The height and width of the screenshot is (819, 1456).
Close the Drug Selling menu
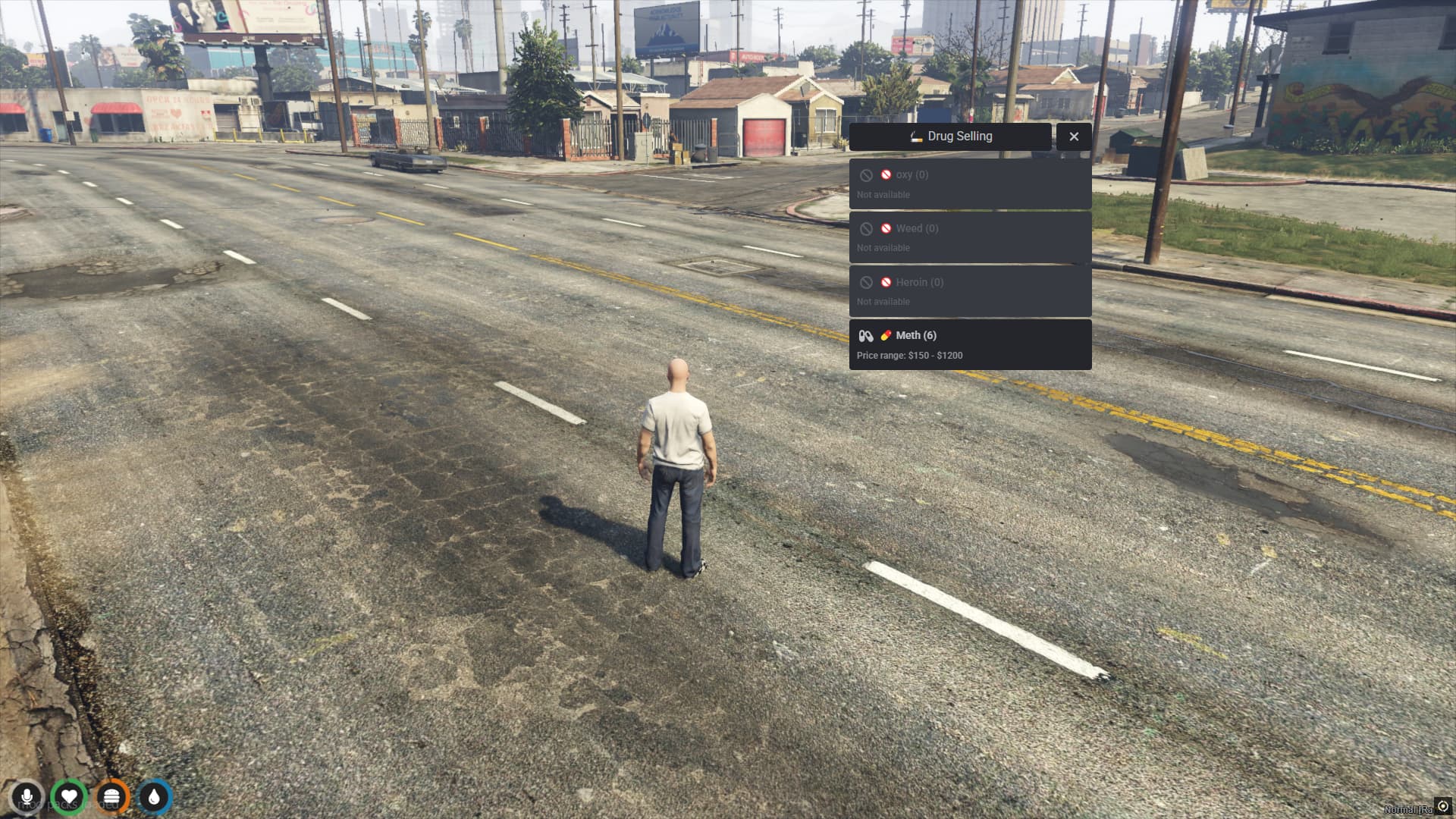coord(1073,136)
